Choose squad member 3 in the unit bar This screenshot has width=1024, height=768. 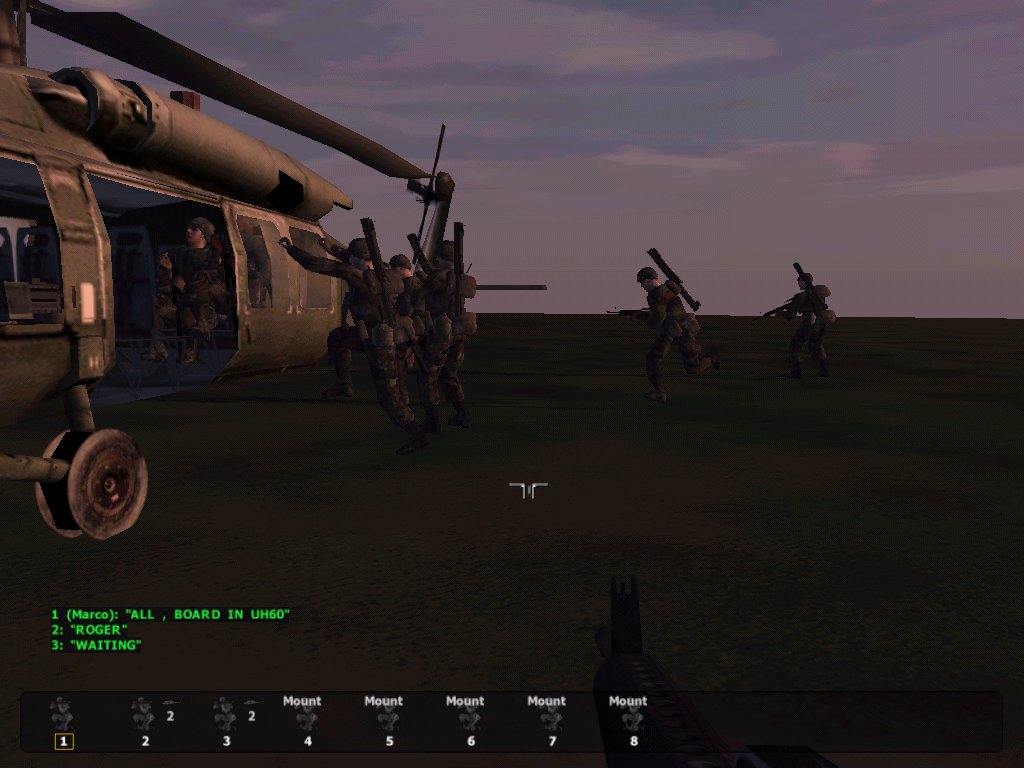(226, 716)
